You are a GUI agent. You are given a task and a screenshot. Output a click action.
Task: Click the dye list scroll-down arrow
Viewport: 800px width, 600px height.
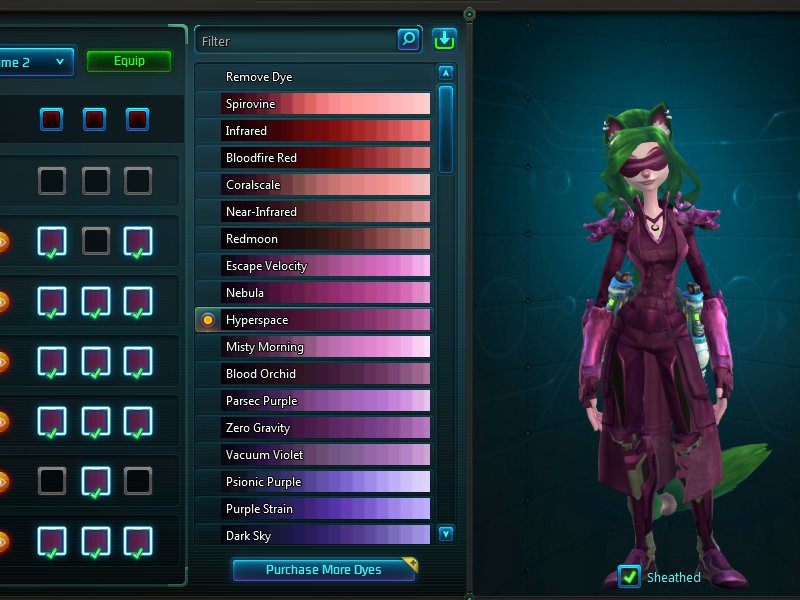[446, 534]
